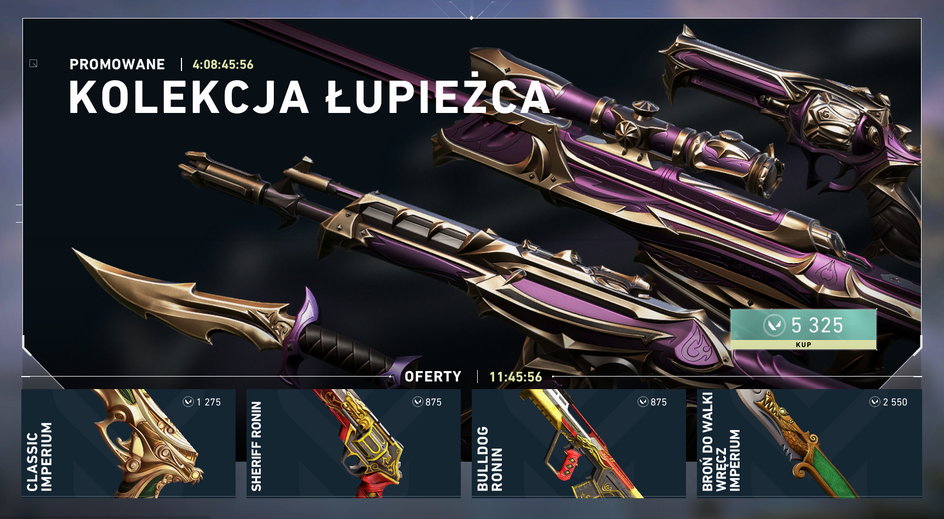View the Bulldog Ronin skin offer
This screenshot has width=944, height=519.
tap(578, 443)
